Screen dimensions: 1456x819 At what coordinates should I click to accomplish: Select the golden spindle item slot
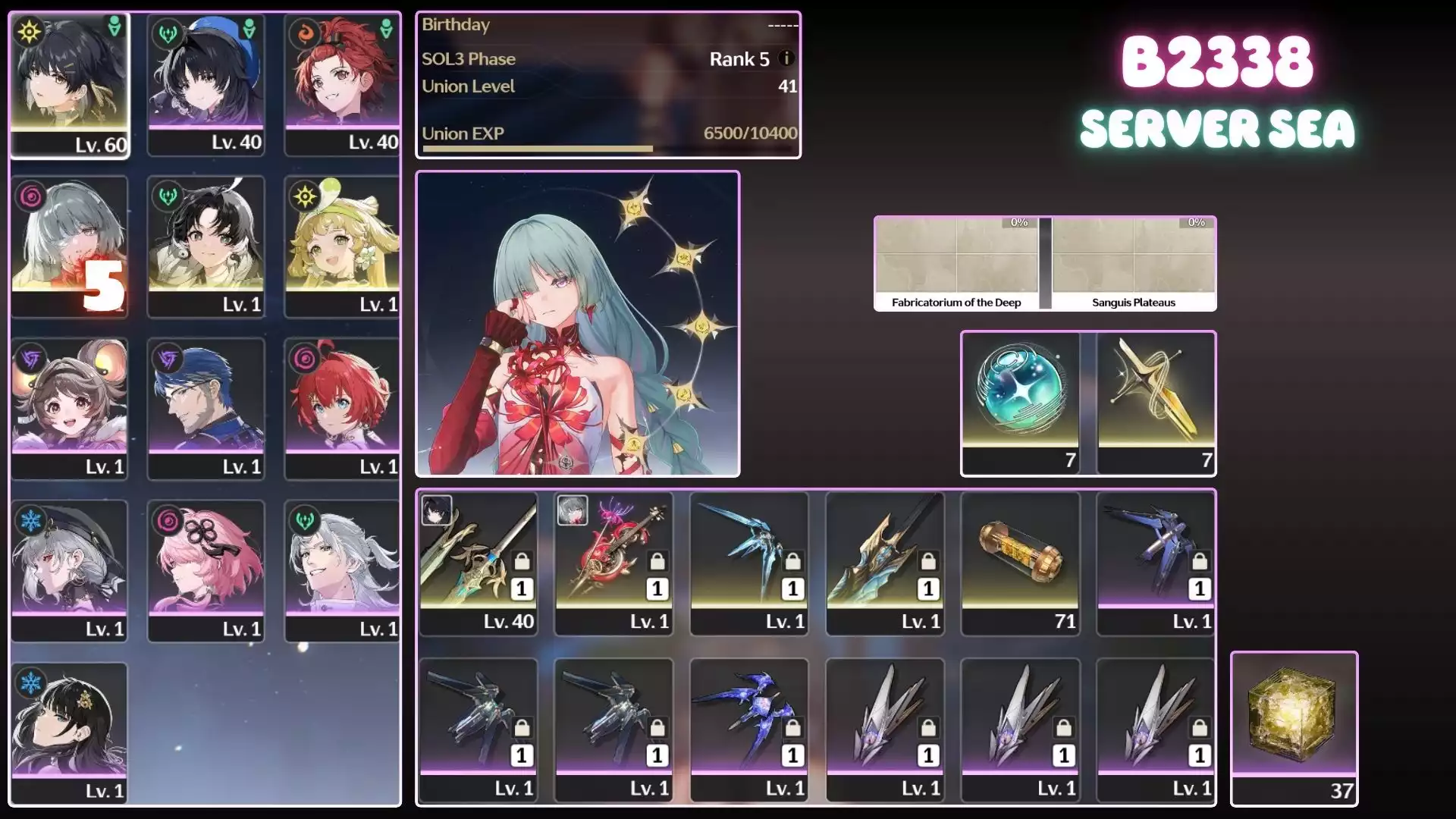tap(1156, 402)
